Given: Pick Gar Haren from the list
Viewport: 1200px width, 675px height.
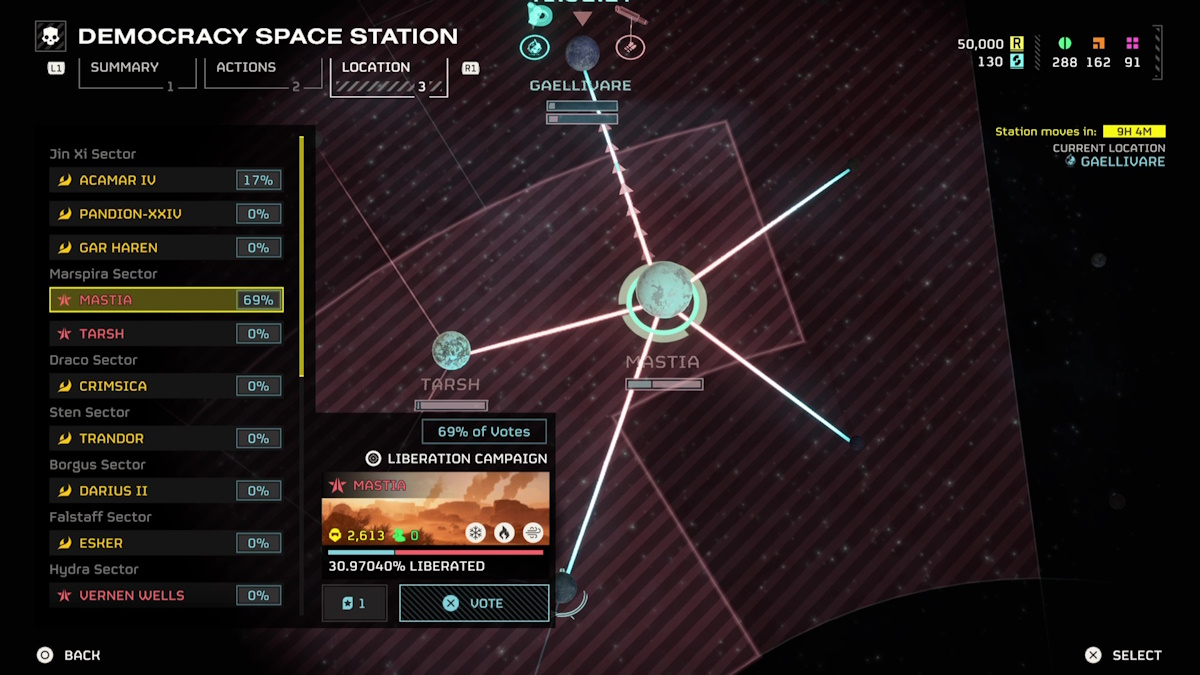Looking at the screenshot, I should point(166,247).
